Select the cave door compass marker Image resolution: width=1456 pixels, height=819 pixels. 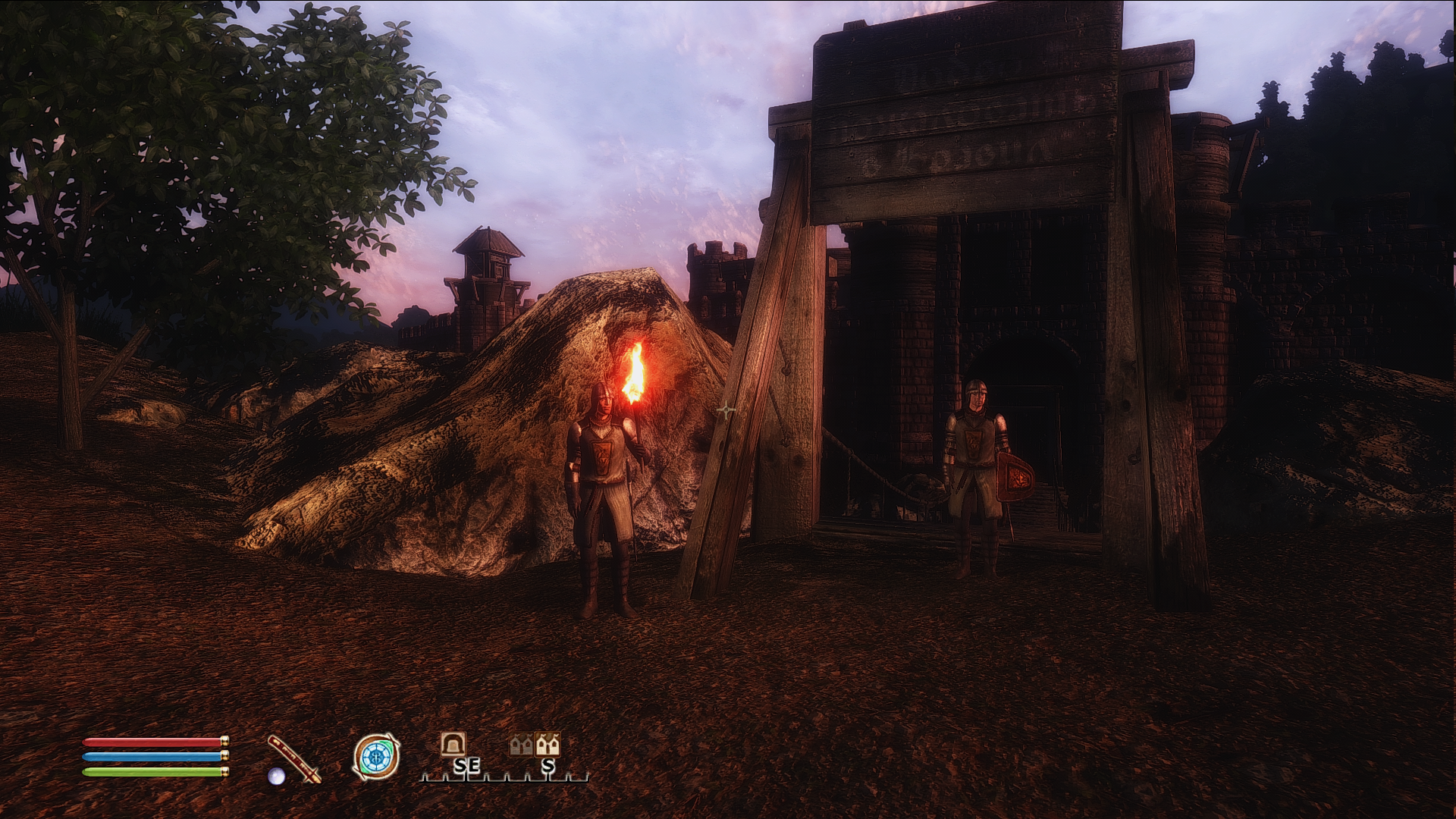pos(453,744)
